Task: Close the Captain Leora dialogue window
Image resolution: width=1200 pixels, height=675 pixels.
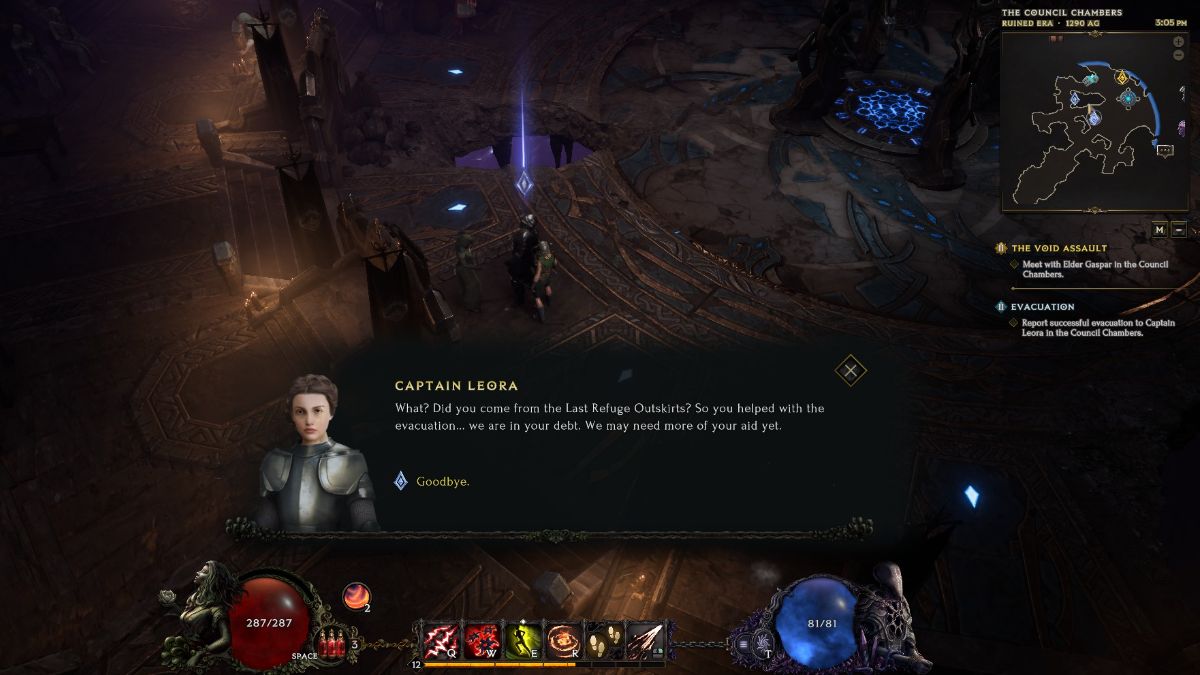Action: click(x=850, y=371)
